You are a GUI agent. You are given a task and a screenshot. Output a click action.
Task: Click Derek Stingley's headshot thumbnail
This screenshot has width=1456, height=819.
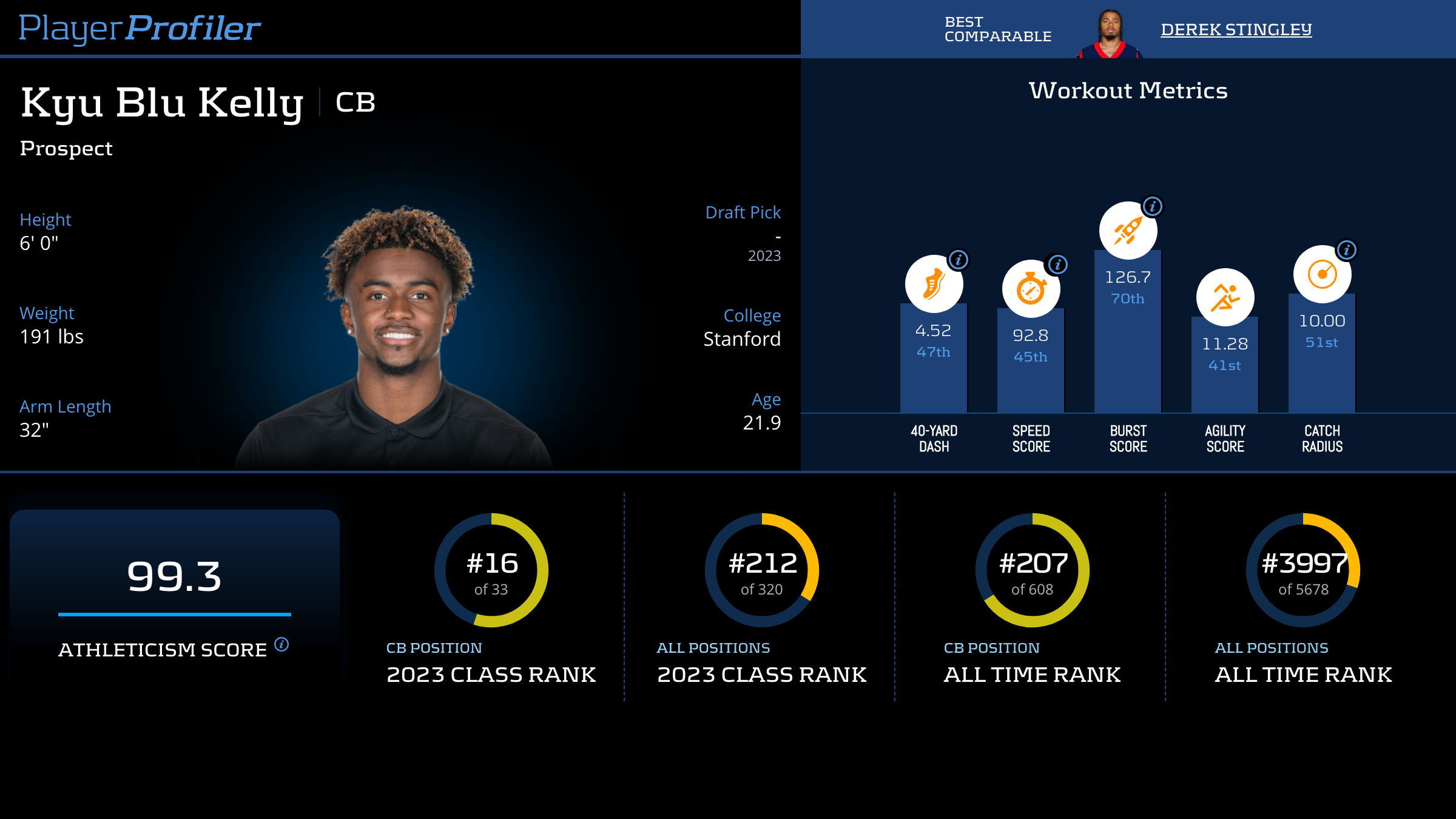pos(1110,34)
